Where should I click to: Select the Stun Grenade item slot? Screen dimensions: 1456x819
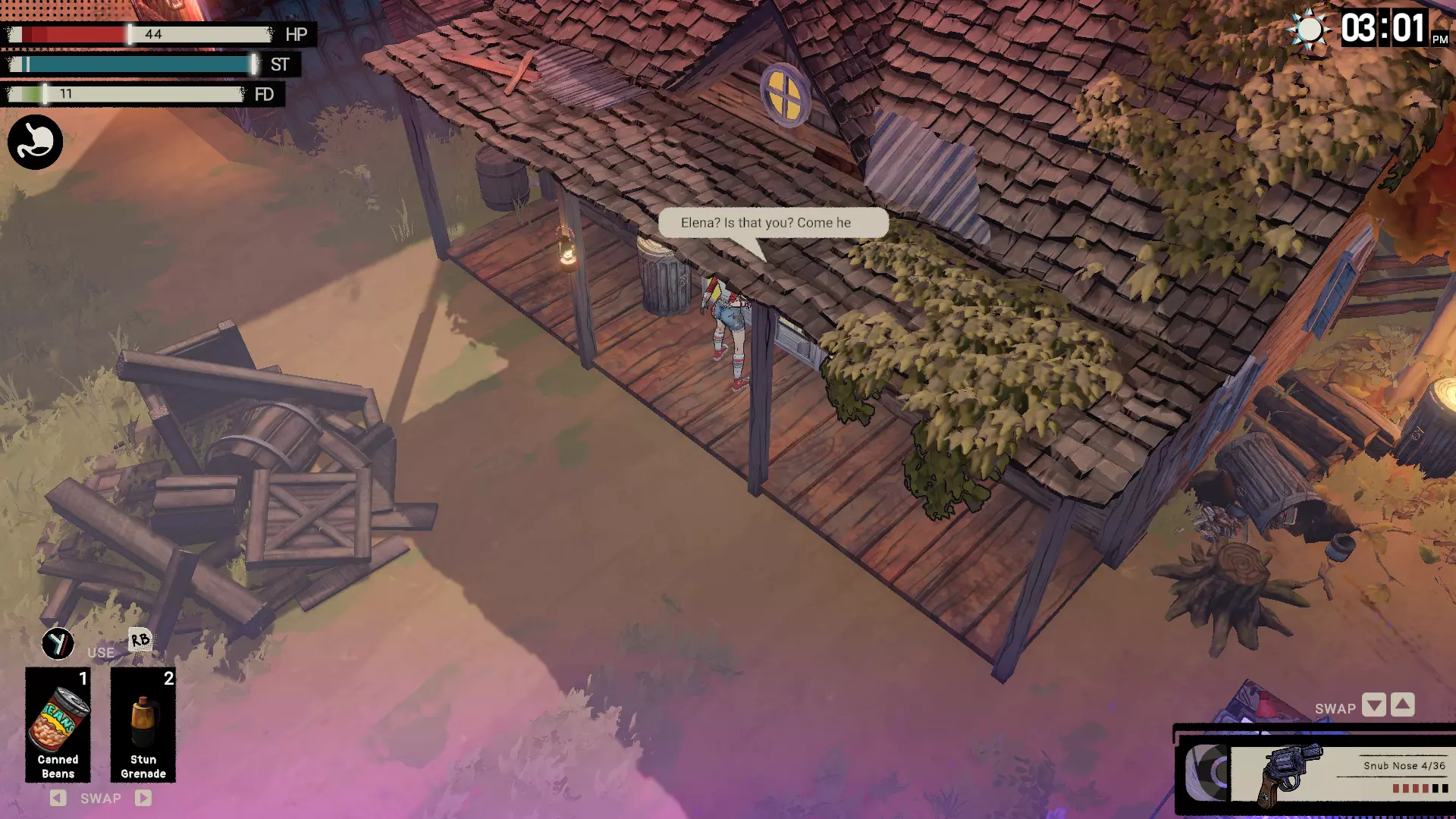(143, 724)
